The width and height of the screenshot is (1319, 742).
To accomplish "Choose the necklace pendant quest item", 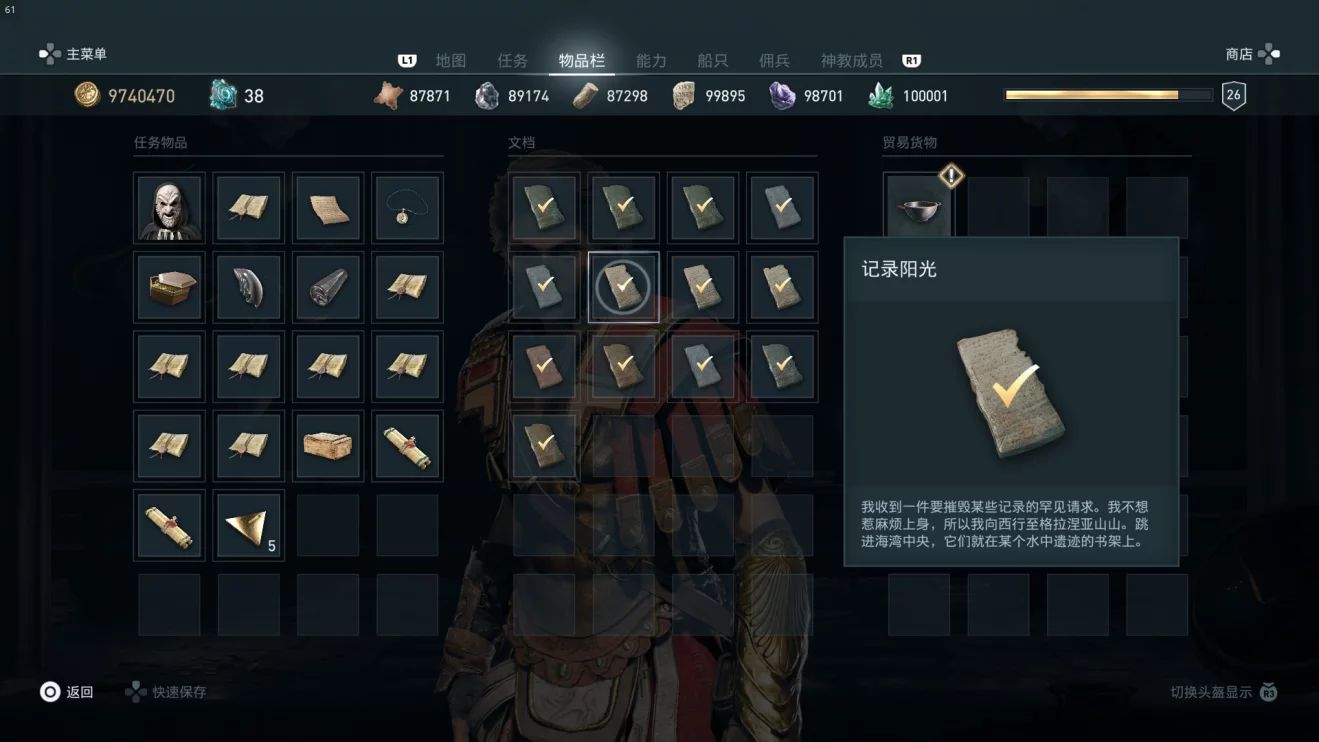I will [x=407, y=208].
